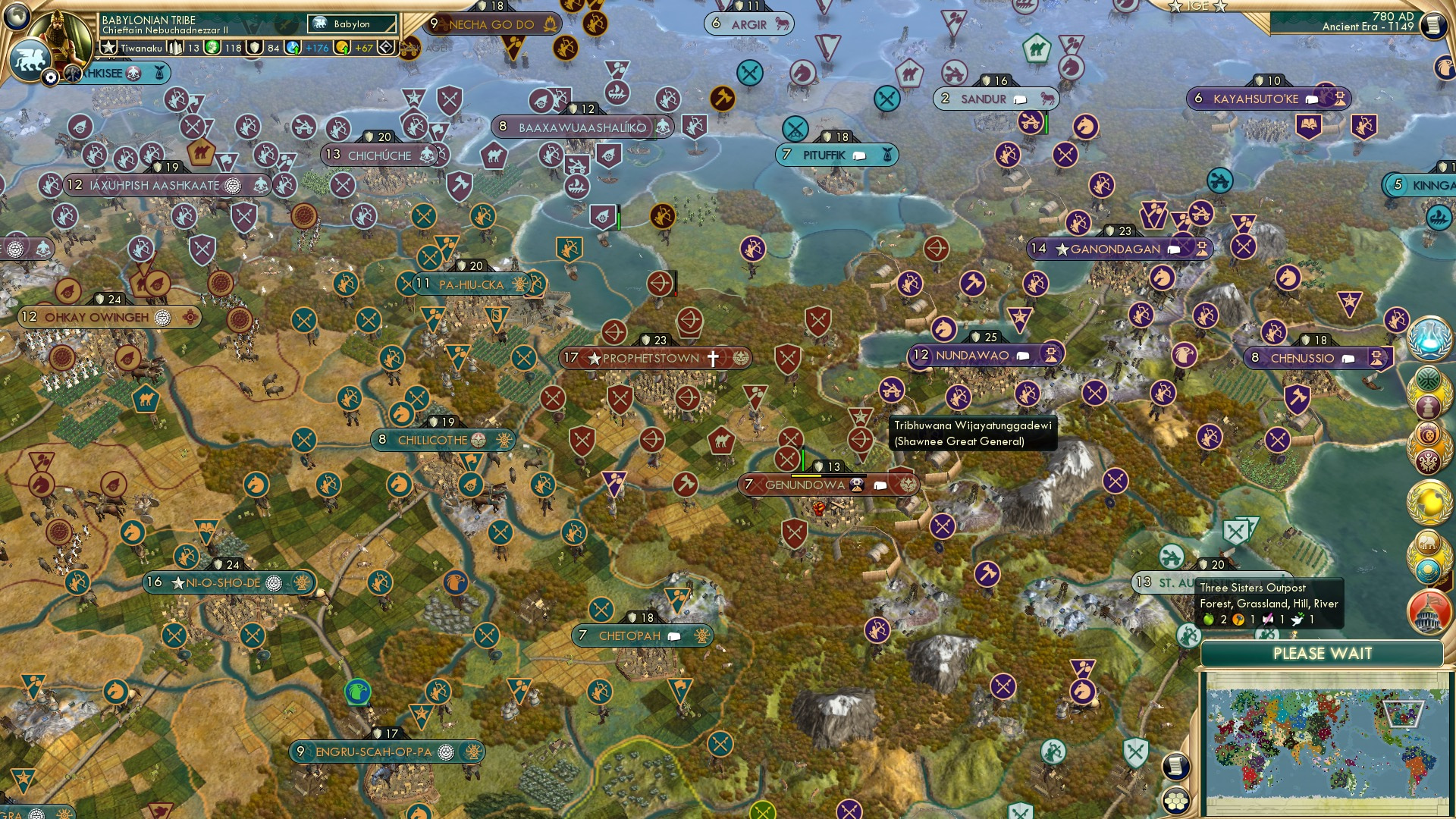This screenshot has width=1456, height=819.
Task: Click the winged lion civilization emblem
Action: [x=30, y=59]
